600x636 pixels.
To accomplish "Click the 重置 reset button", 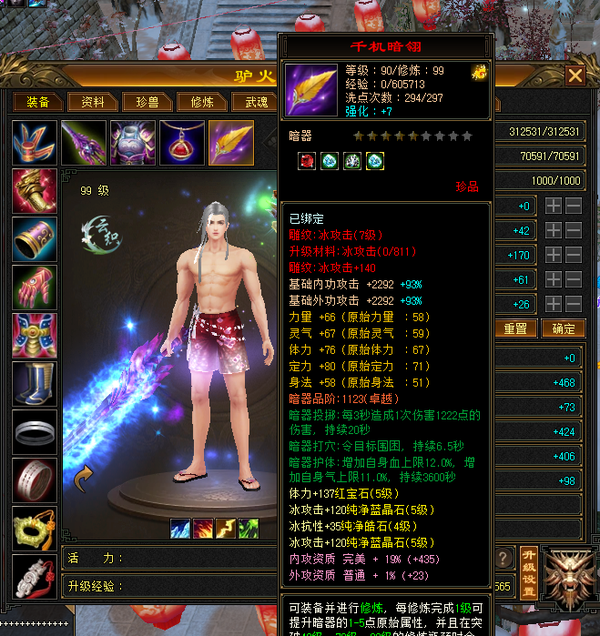I will tap(515, 328).
